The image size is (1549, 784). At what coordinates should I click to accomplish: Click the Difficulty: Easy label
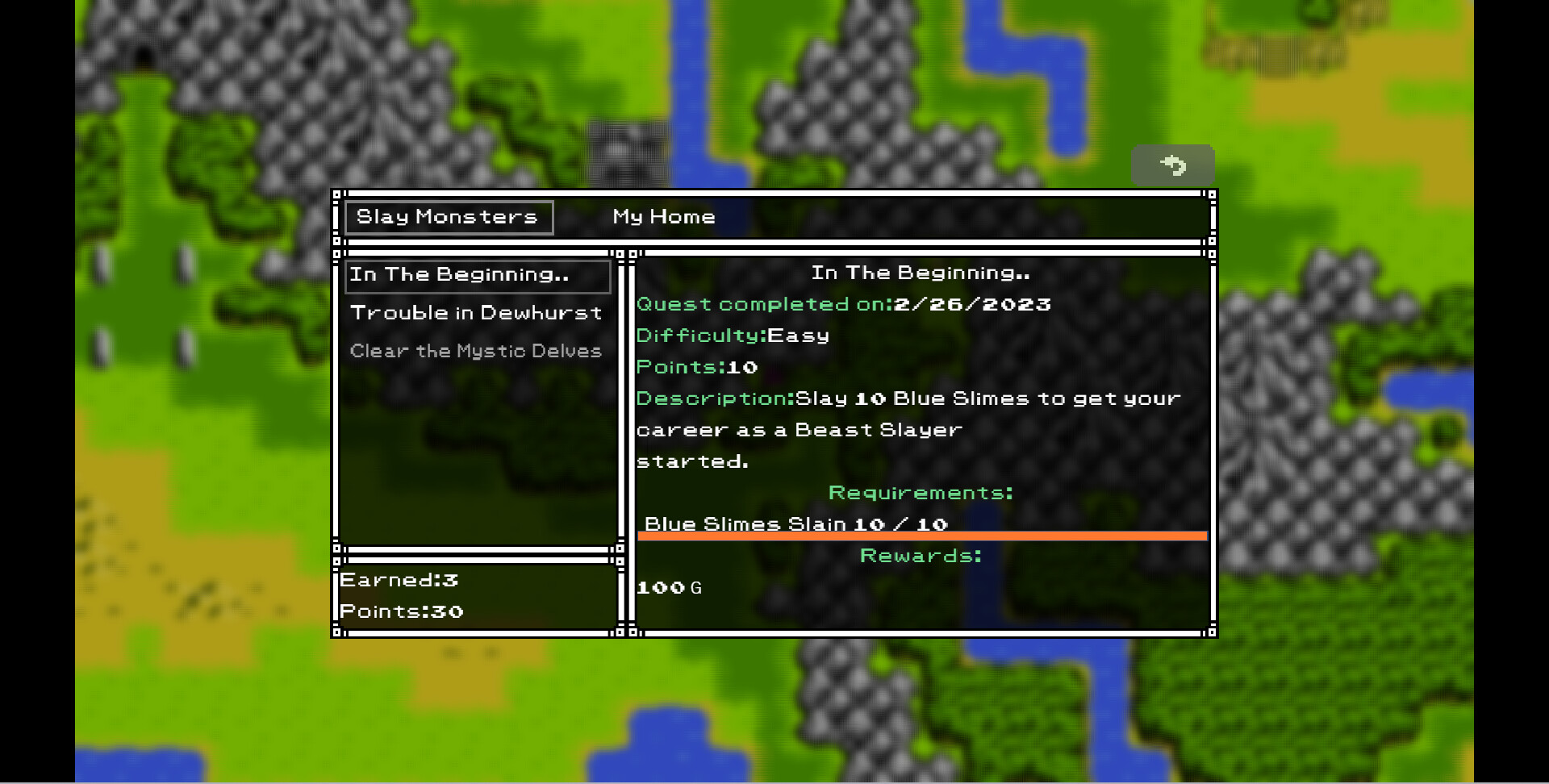732,335
